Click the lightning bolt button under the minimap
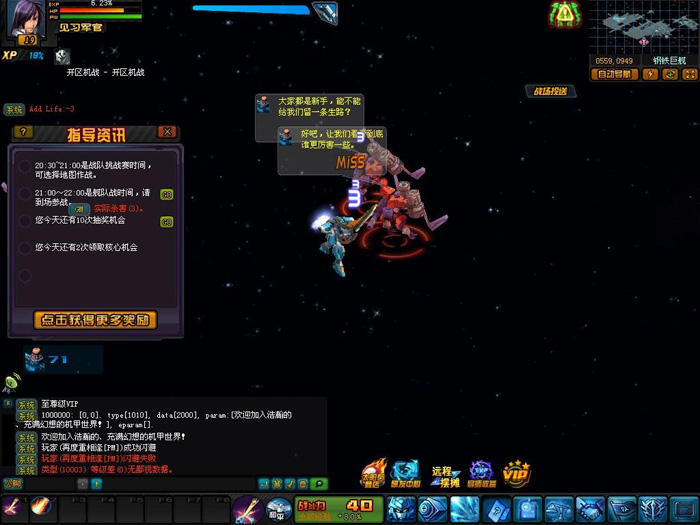This screenshot has width=700, height=525. tap(650, 74)
